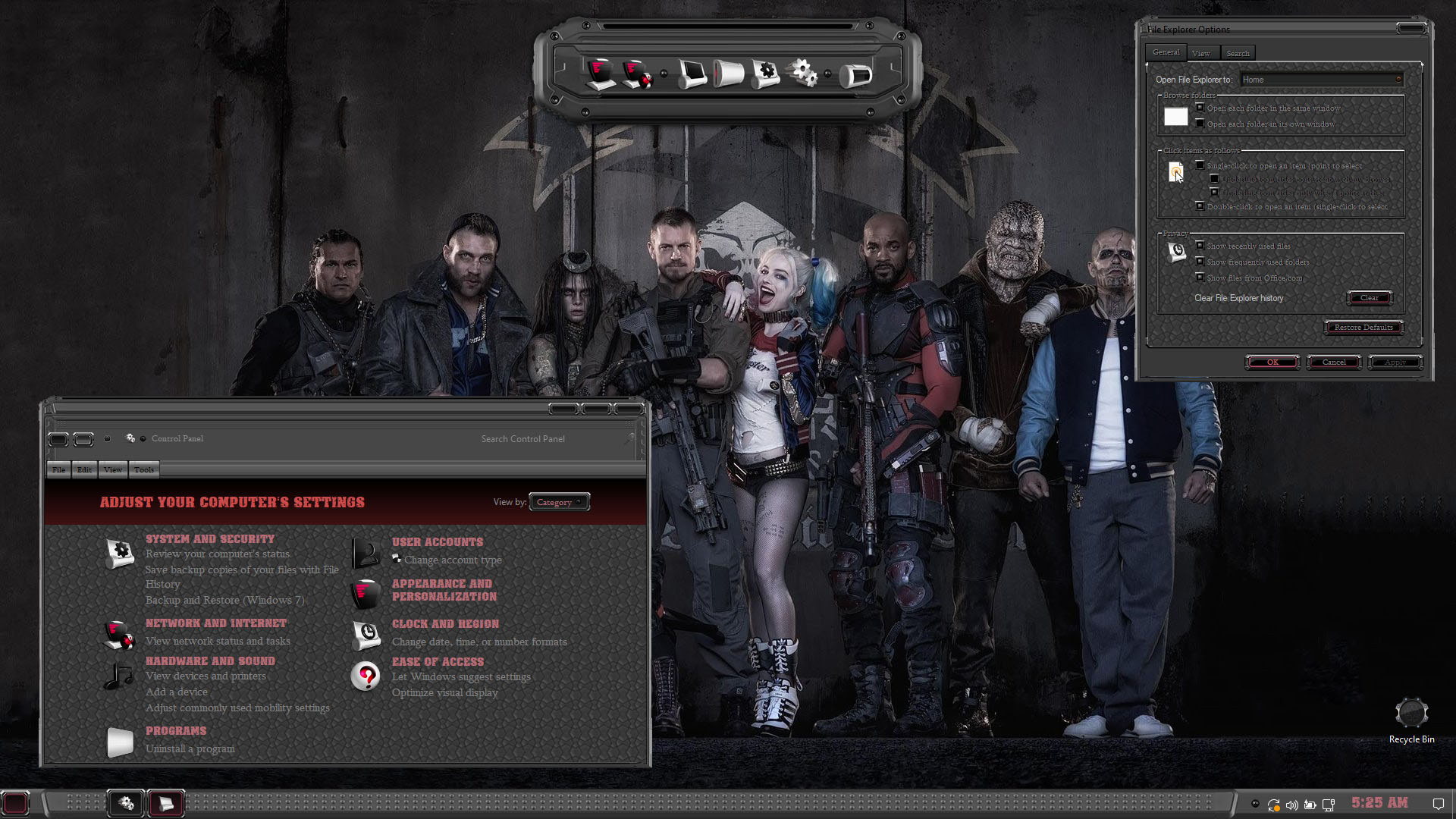Open the Programs category
Image resolution: width=1456 pixels, height=819 pixels.
click(176, 731)
